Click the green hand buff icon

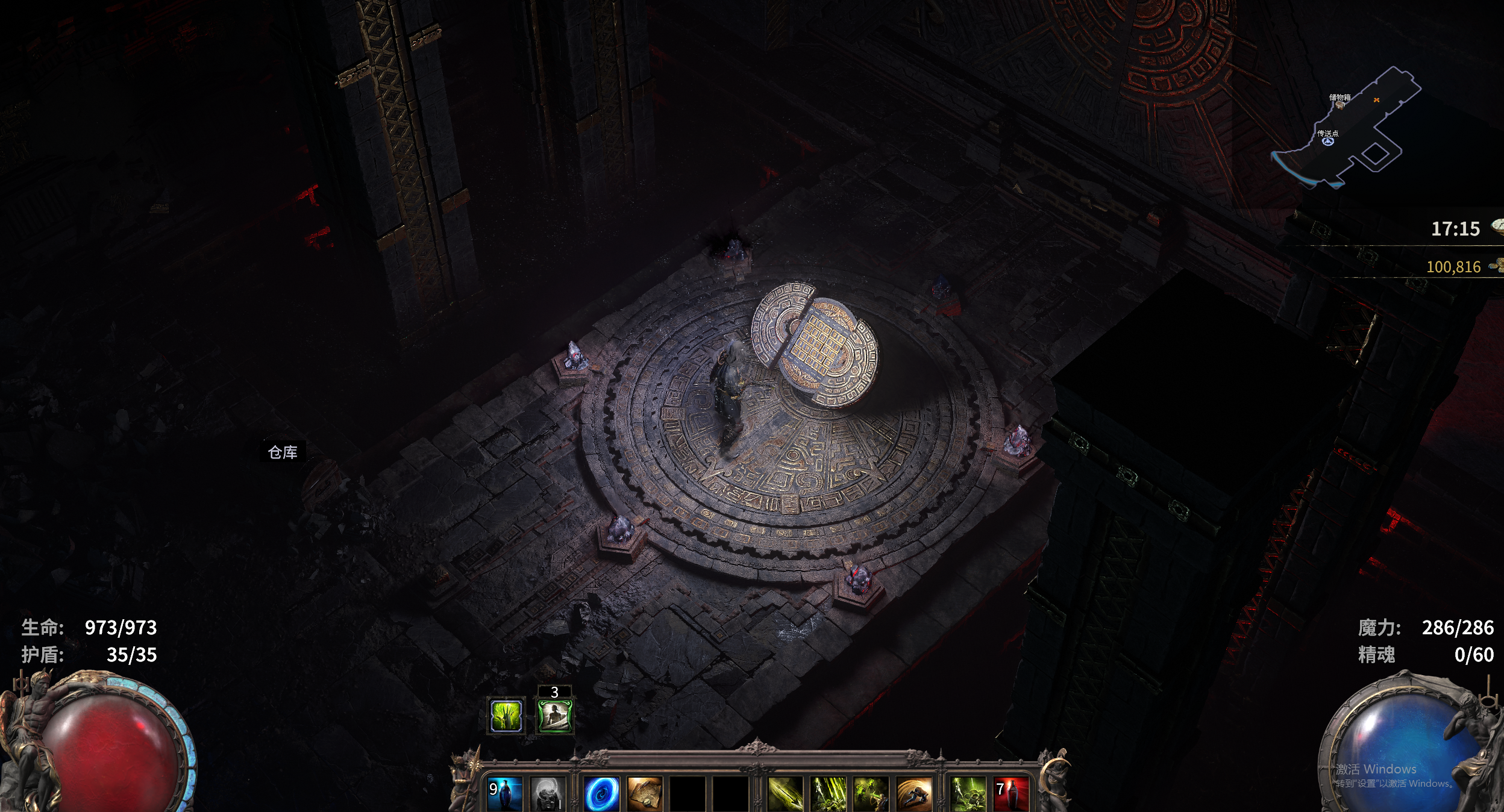pyautogui.click(x=506, y=715)
